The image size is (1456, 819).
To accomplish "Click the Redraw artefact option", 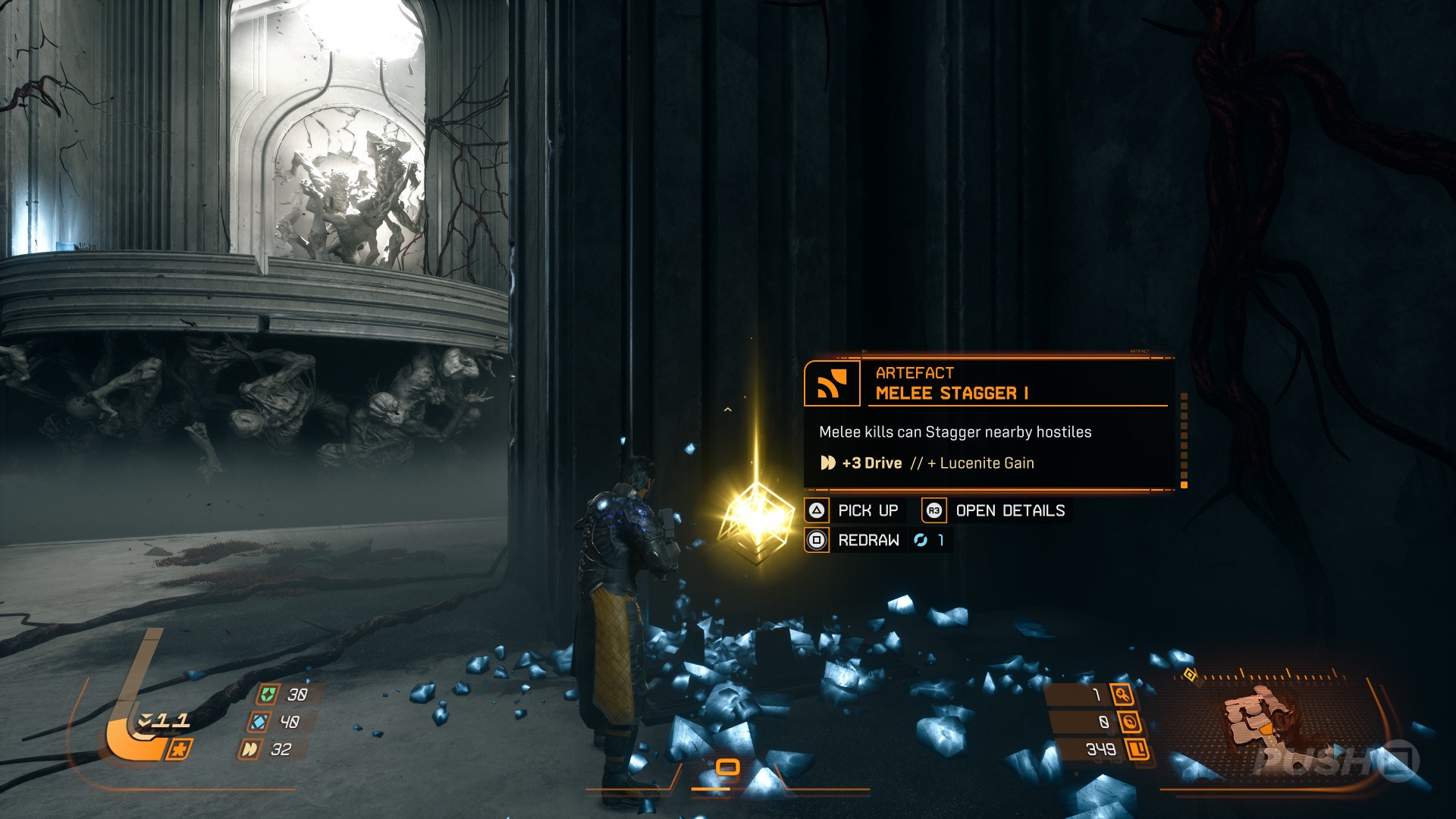I will pyautogui.click(x=868, y=540).
